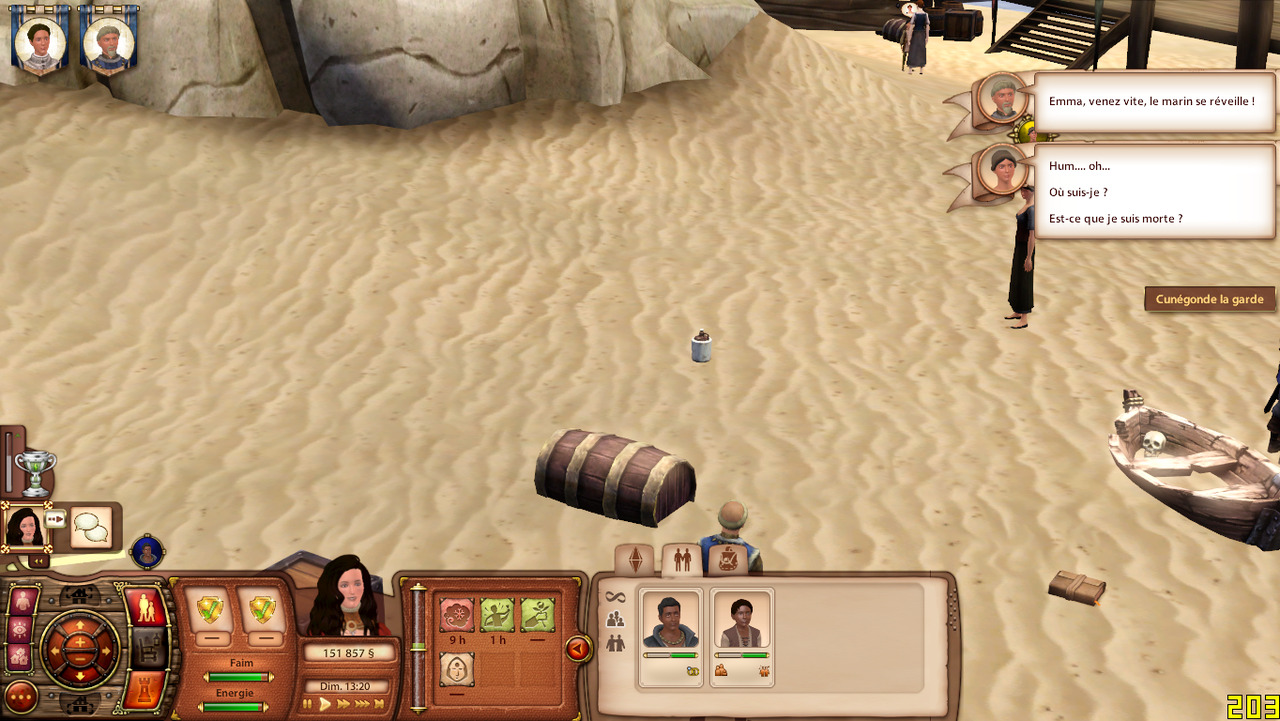
Task: Open the ship emblem tab
Action: point(728,559)
